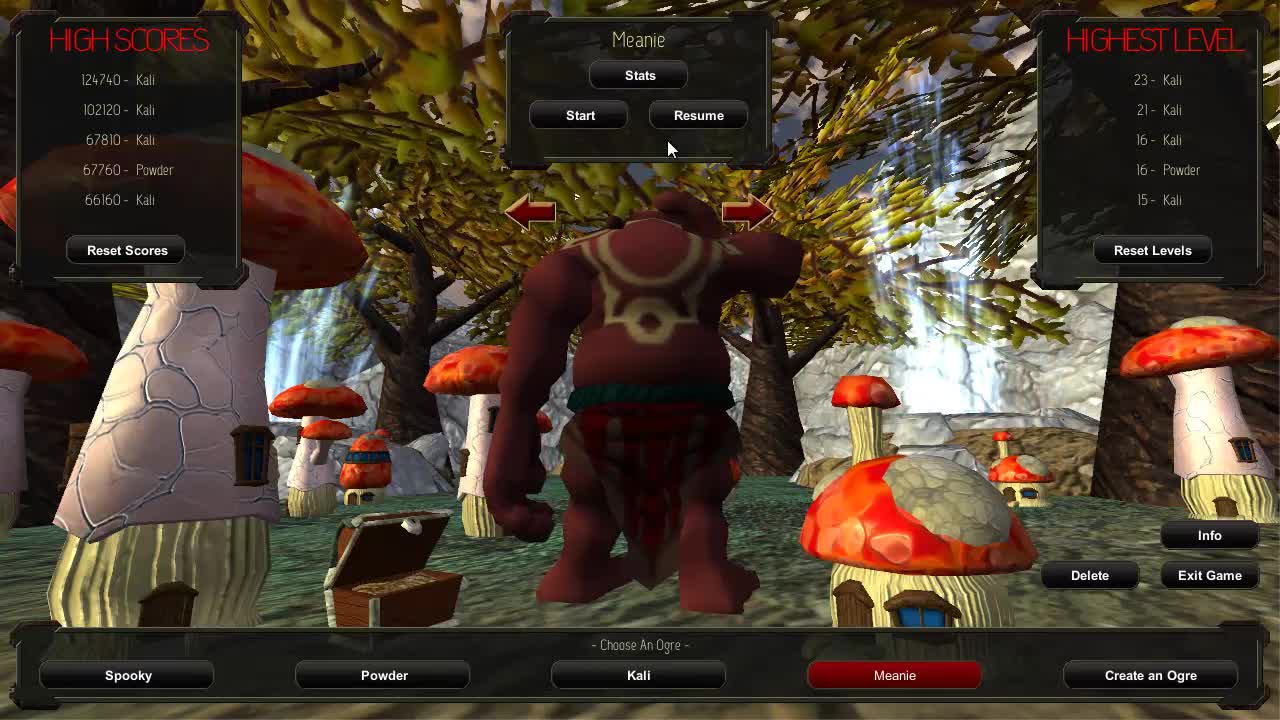The image size is (1280, 720).
Task: Click the level 23 Kali entry
Action: click(1158, 80)
